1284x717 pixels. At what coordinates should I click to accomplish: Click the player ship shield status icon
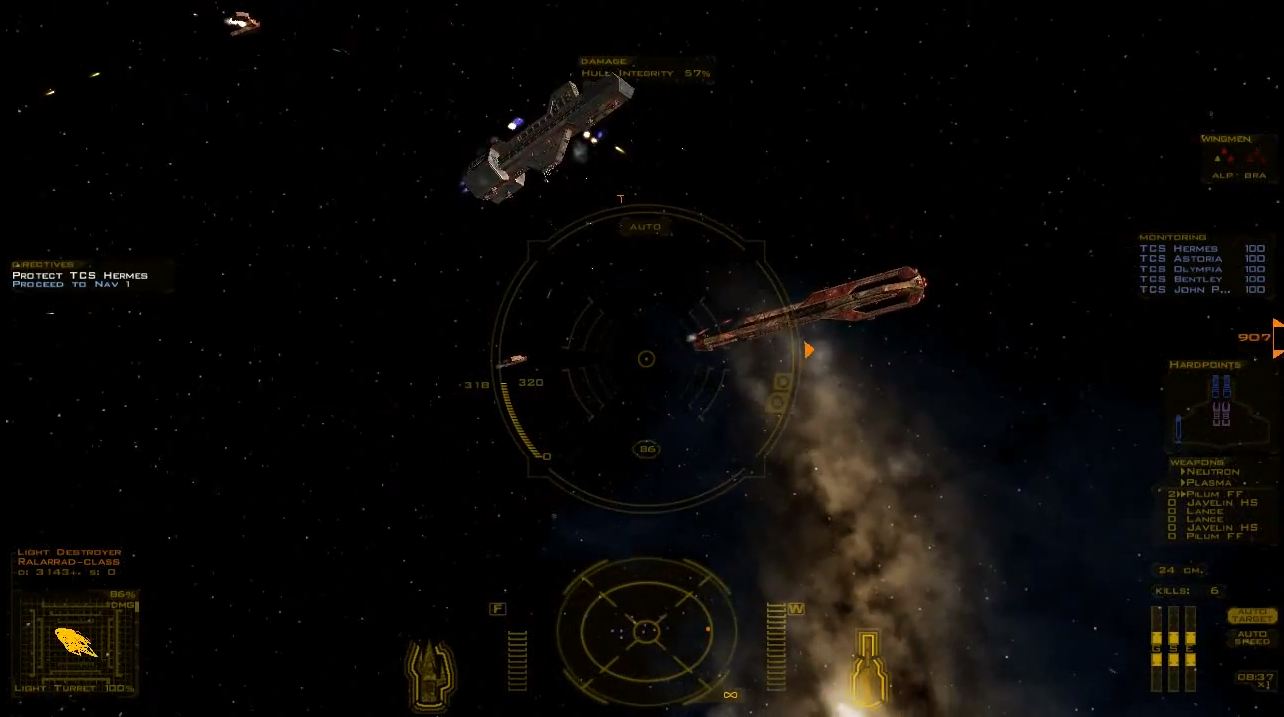click(430, 673)
